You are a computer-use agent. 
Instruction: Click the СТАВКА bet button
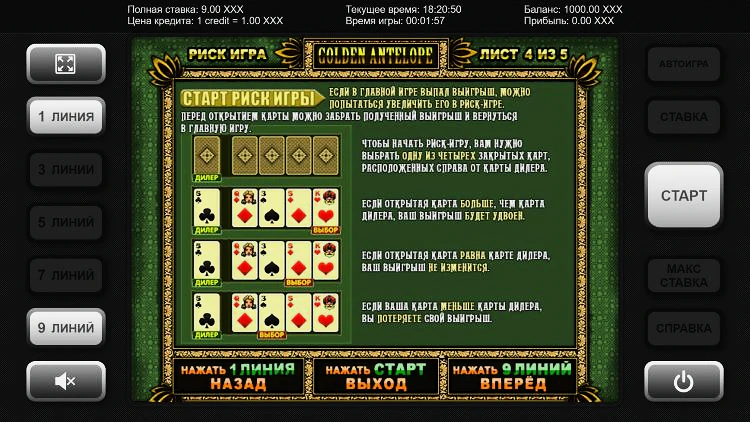point(684,117)
